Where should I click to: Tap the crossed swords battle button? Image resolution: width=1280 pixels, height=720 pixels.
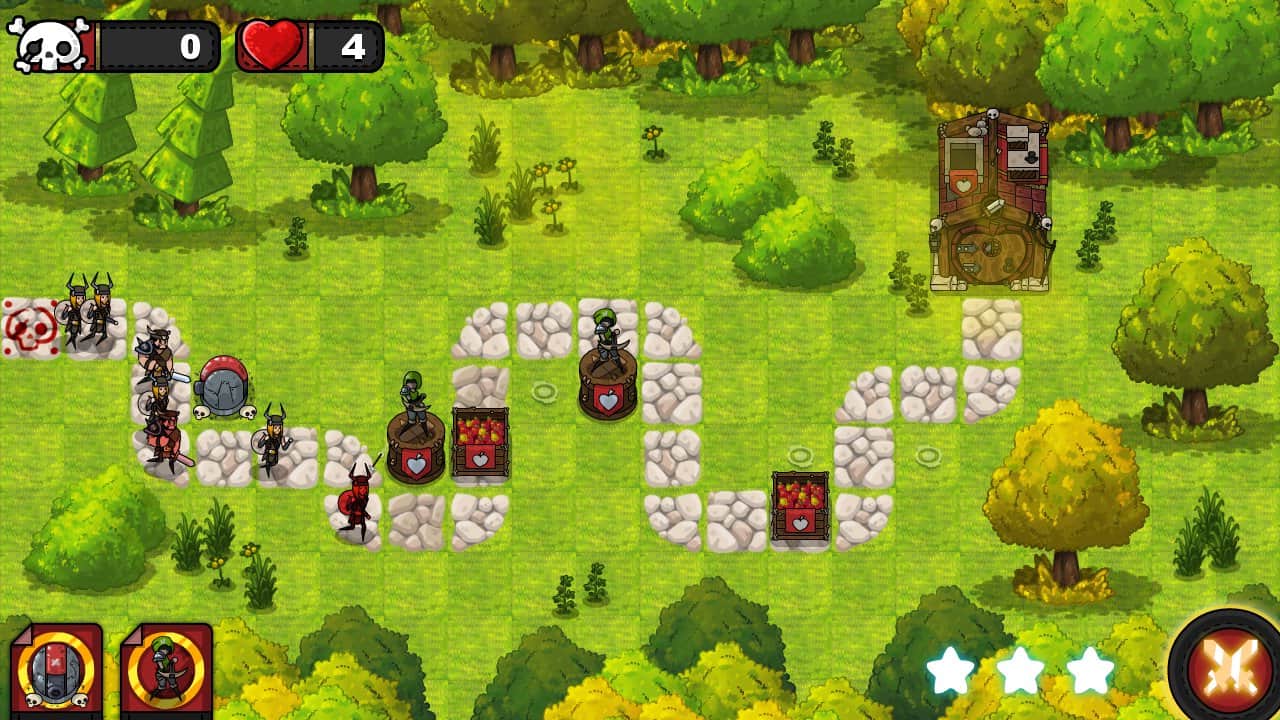(1228, 665)
